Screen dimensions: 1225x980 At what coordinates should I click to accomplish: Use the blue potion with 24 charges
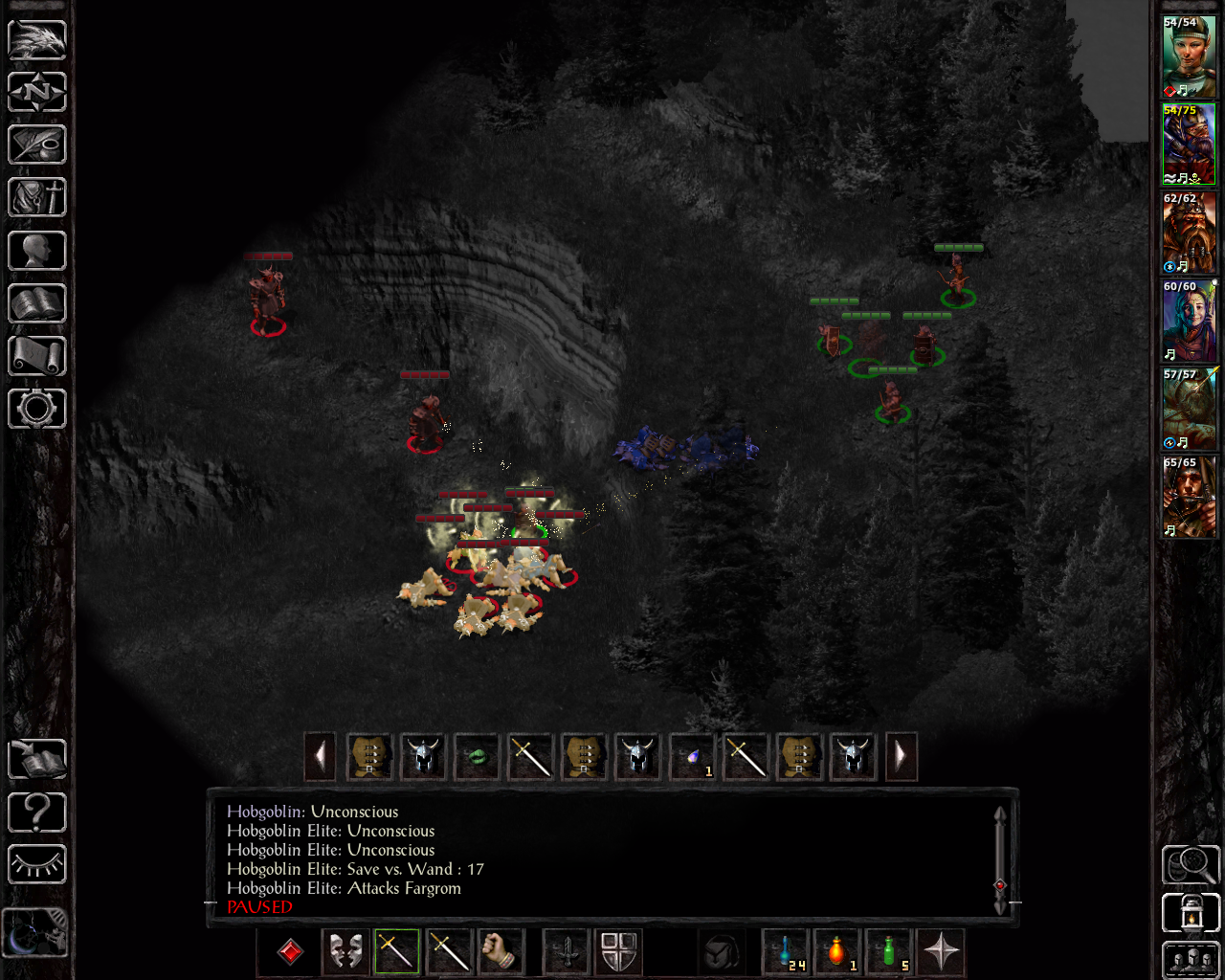pyautogui.click(x=787, y=951)
